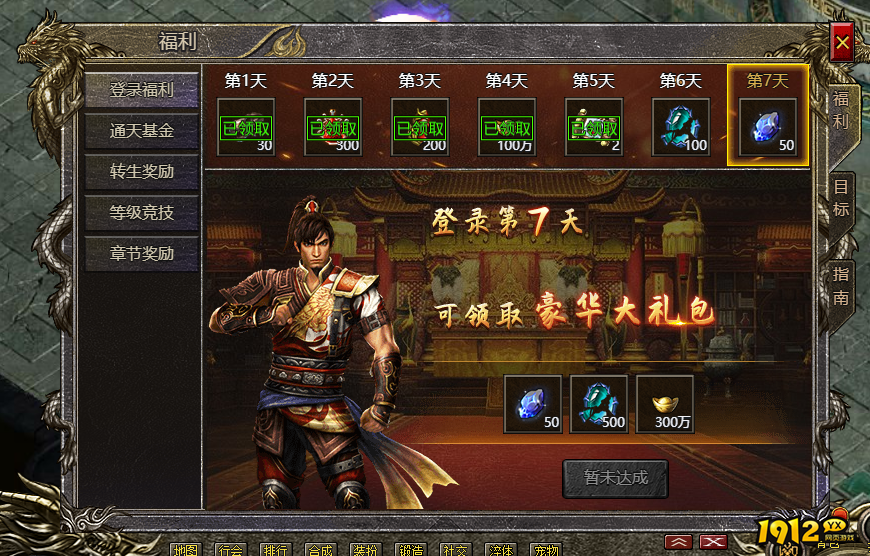Select the 福利 side tab
The image size is (870, 556).
pos(841,112)
